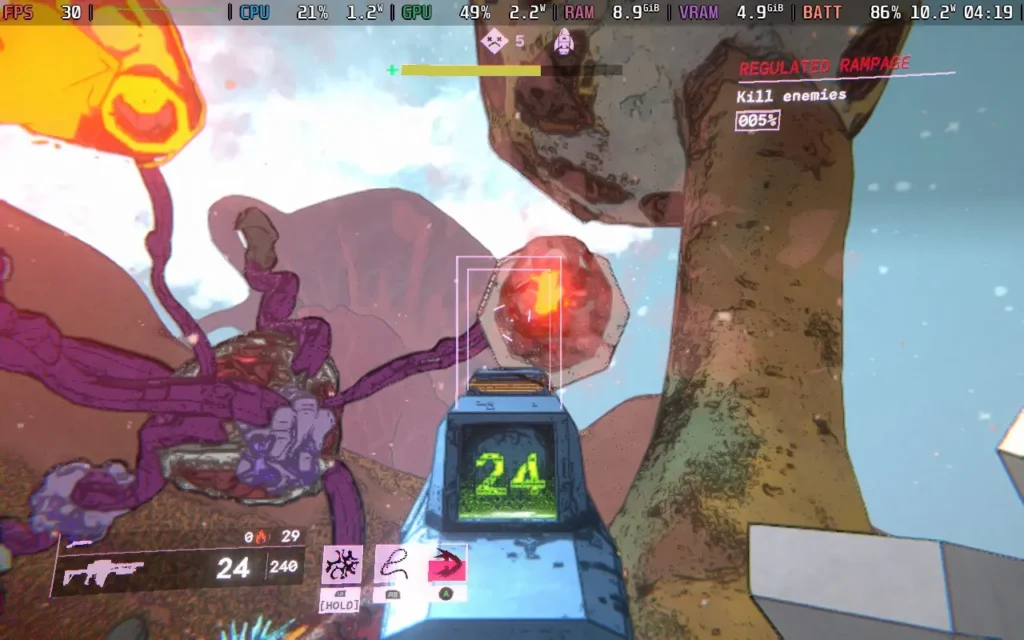Activate the splatter-shaped ability icon
1024x640 pixels.
click(x=342, y=565)
